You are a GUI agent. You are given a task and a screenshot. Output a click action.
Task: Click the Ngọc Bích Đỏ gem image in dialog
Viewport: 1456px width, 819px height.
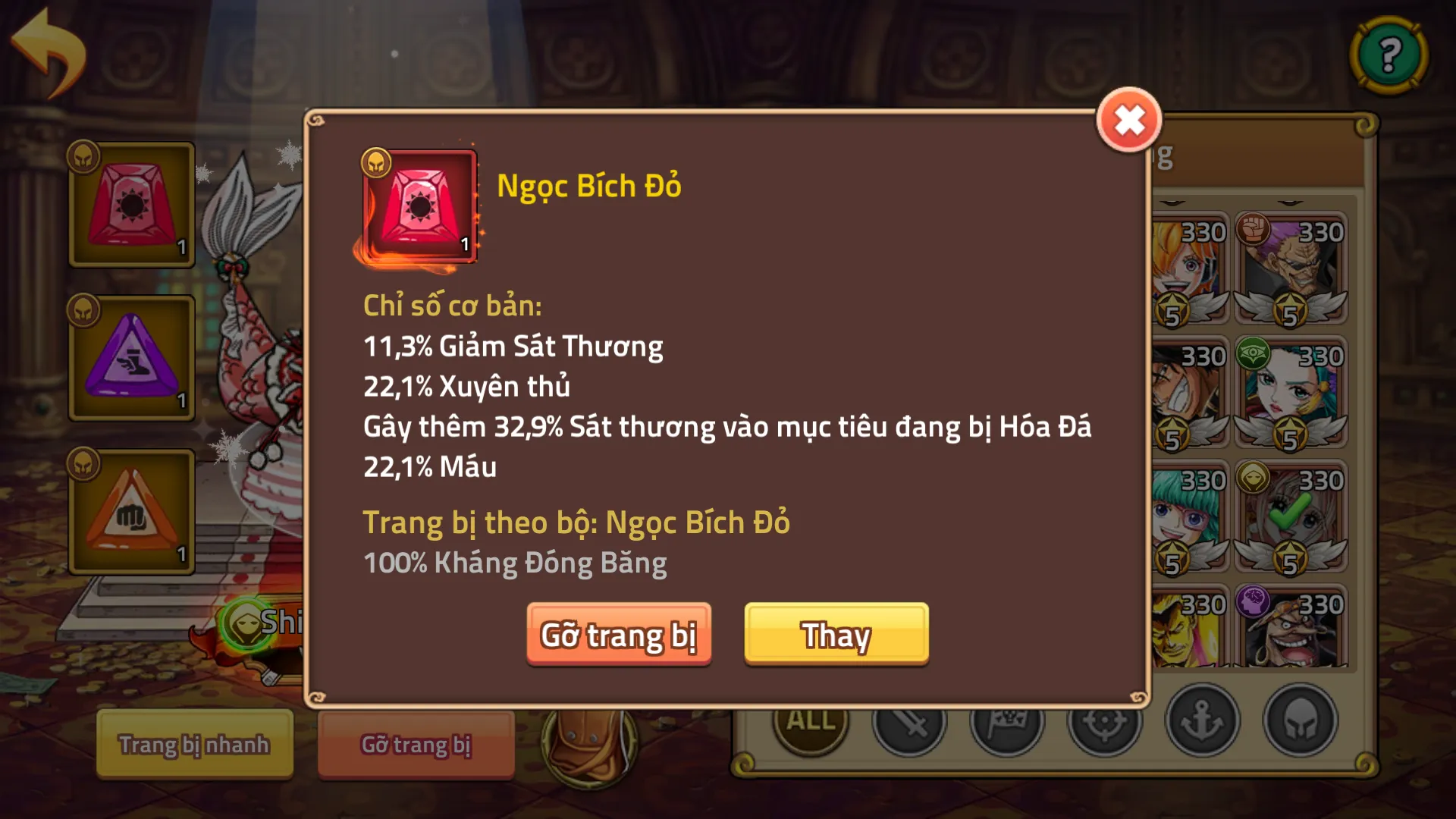click(419, 207)
